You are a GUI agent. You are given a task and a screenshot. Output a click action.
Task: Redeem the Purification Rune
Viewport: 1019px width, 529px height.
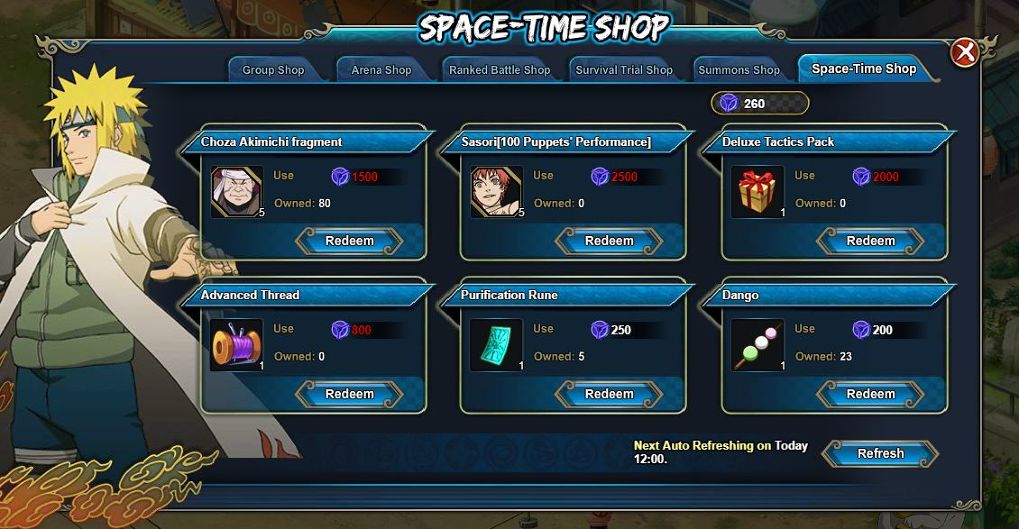tap(609, 394)
